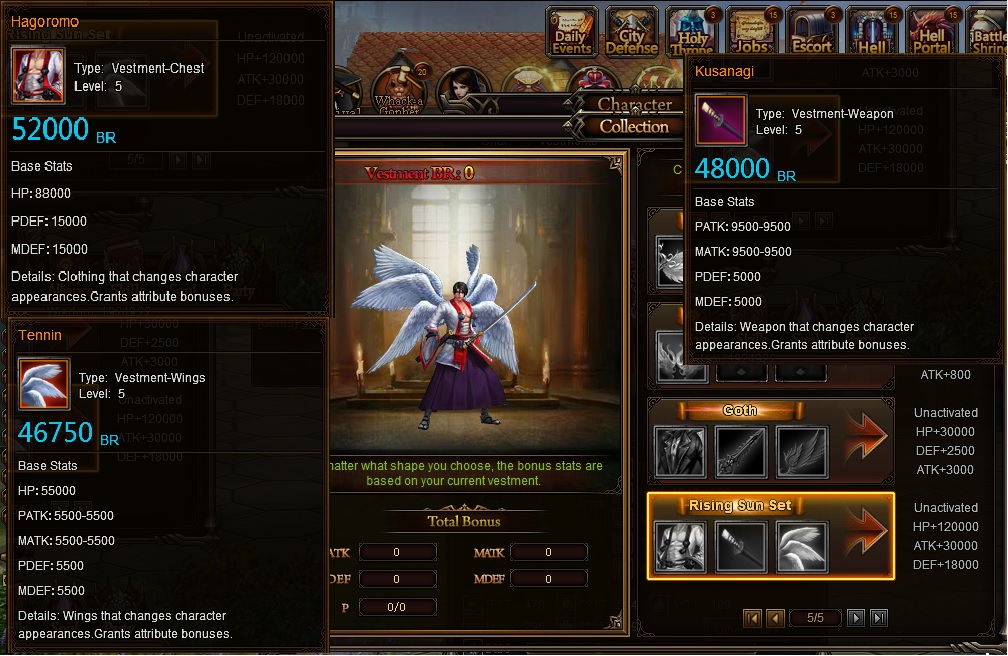This screenshot has height=656, width=1008.
Task: Go to the next collection page
Action: point(856,618)
